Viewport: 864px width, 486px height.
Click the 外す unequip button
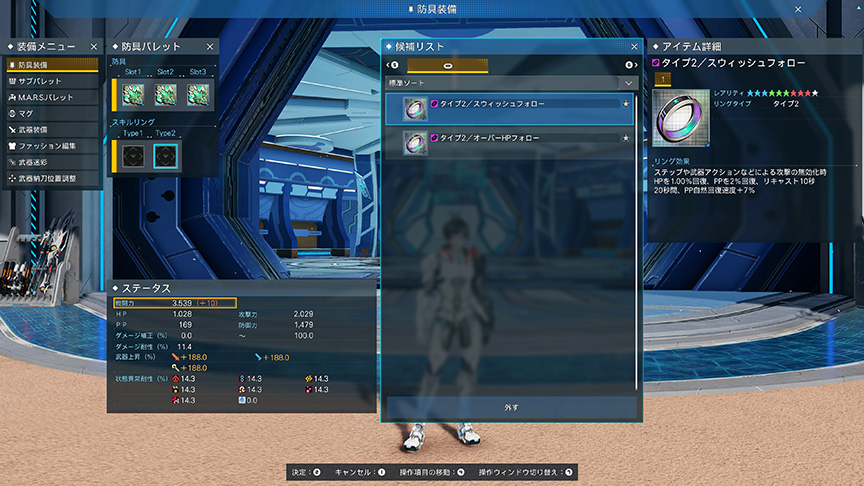[x=511, y=407]
